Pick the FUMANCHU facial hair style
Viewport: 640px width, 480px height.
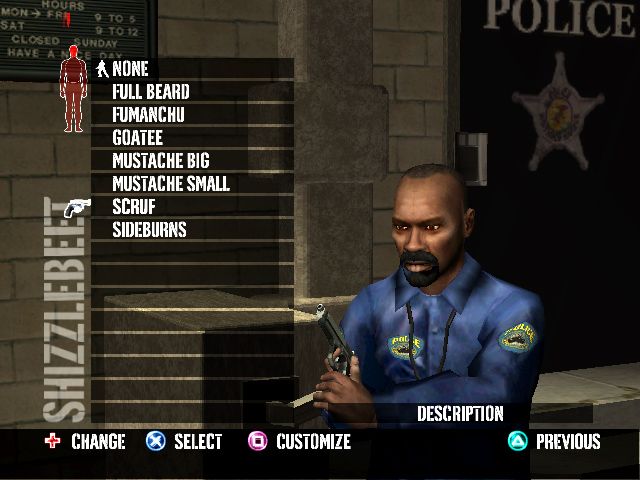point(148,115)
